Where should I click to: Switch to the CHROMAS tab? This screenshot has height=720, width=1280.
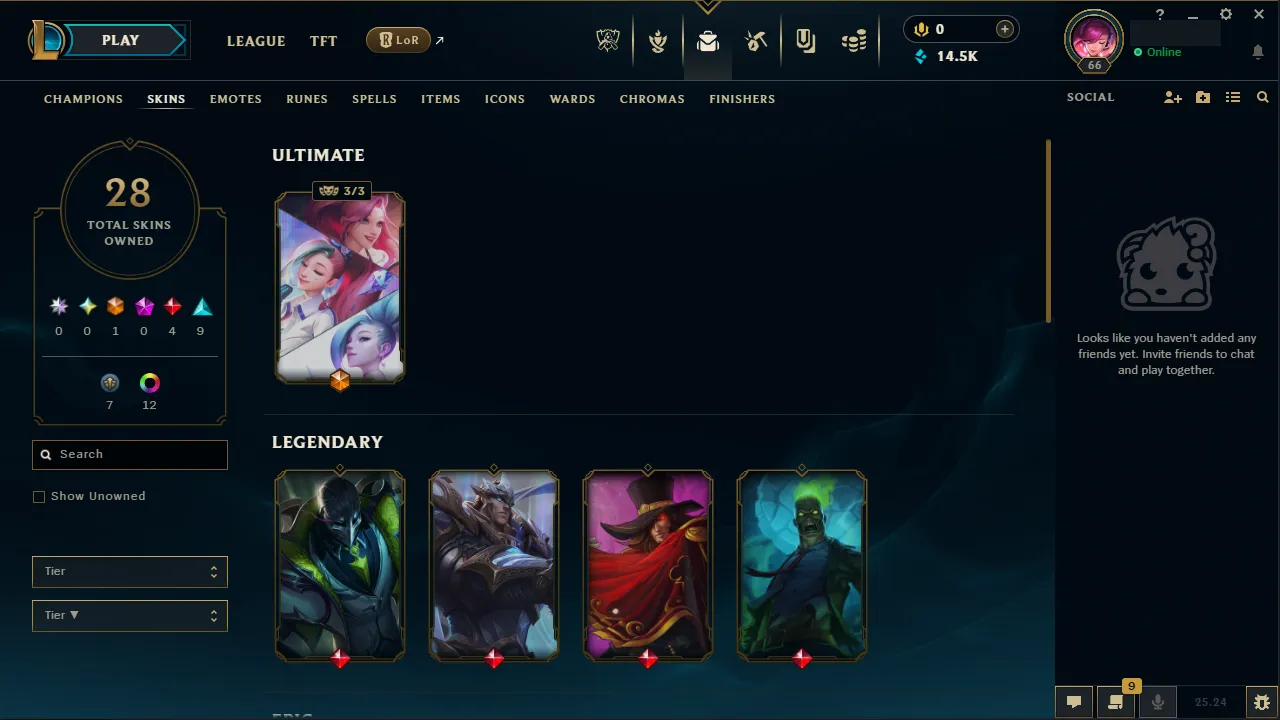(x=652, y=99)
